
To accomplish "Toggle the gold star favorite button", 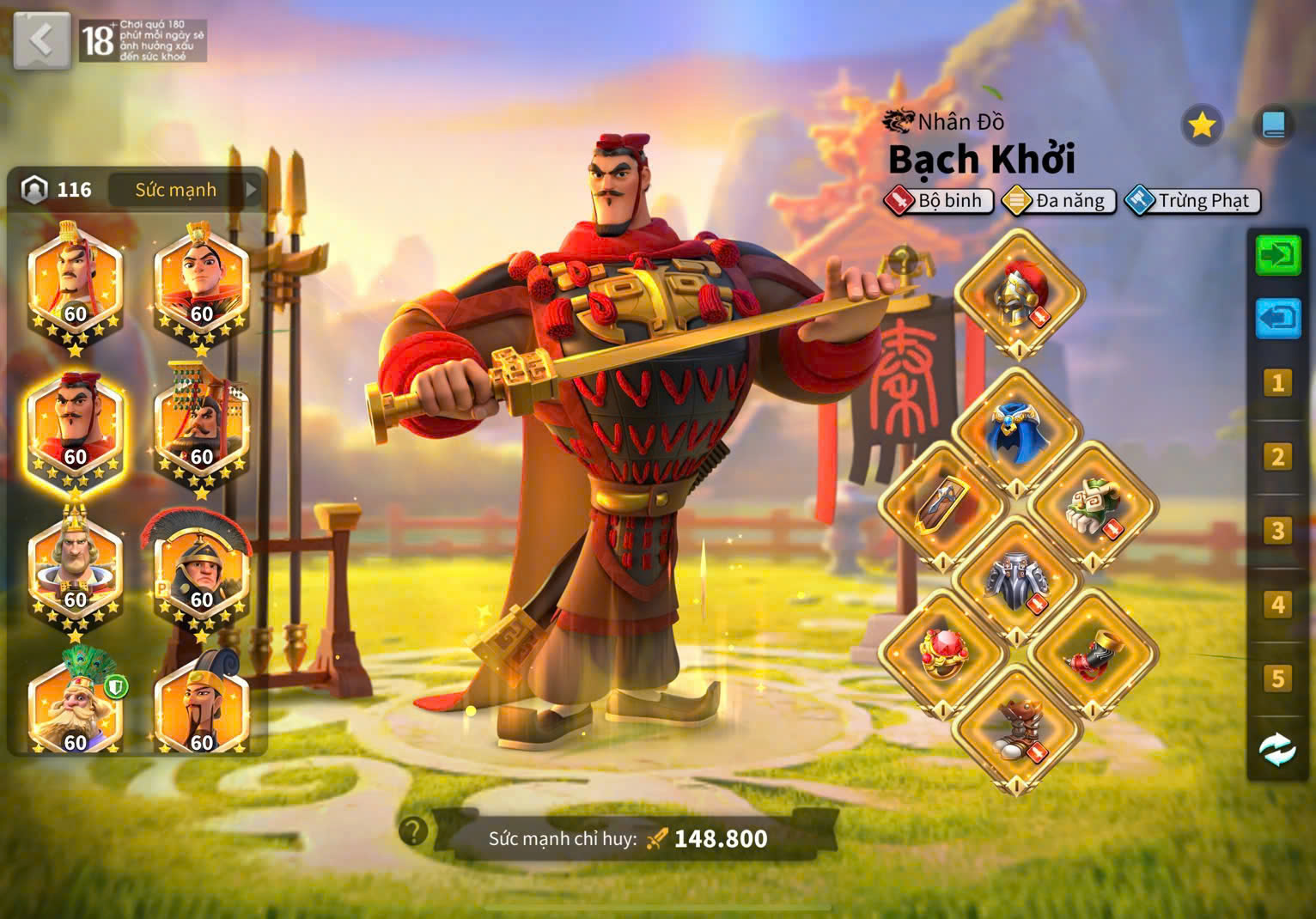I will click(x=1201, y=126).
